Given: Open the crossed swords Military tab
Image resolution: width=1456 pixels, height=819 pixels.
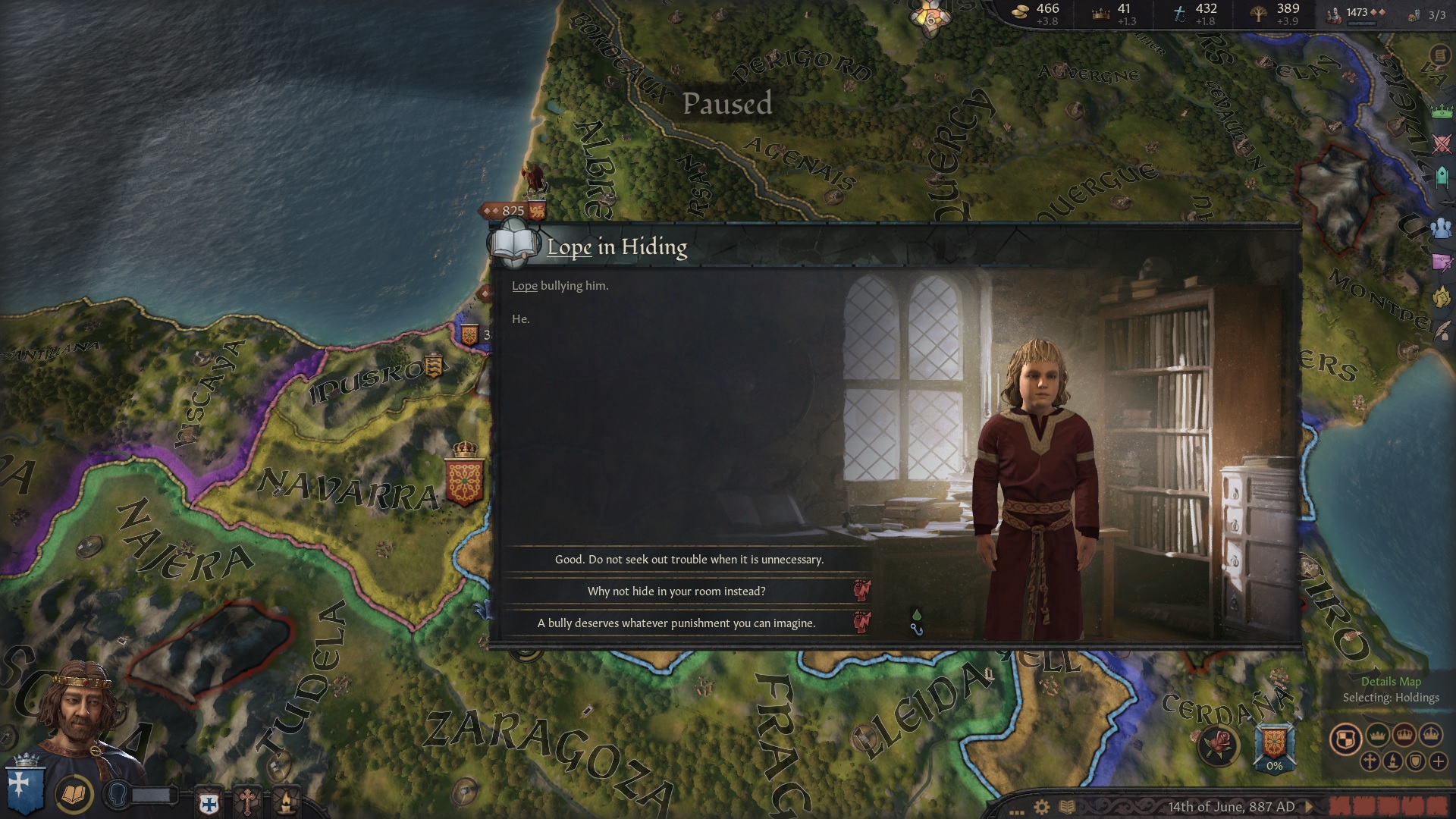Looking at the screenshot, I should click(x=1441, y=144).
